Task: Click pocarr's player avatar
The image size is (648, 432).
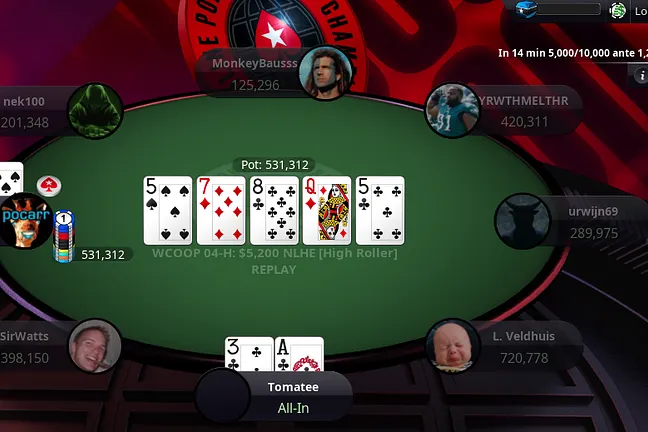Action: pos(25,222)
